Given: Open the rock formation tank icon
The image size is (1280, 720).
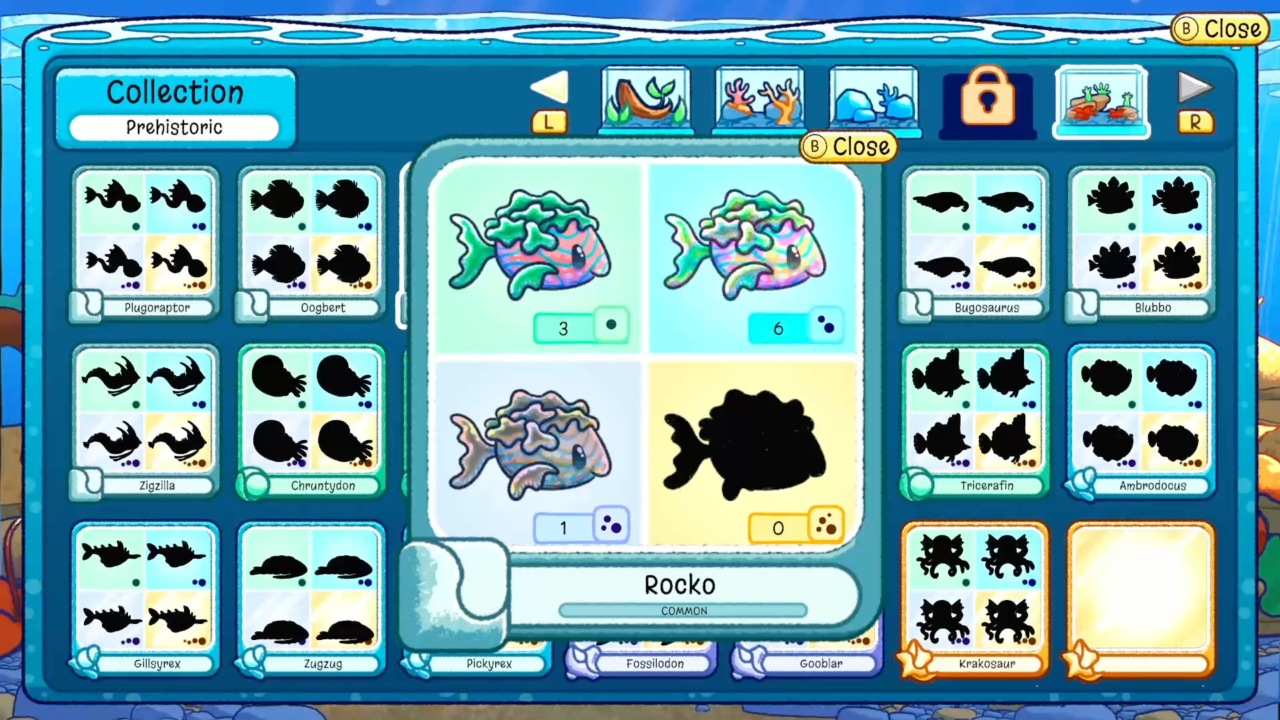Looking at the screenshot, I should click(874, 98).
